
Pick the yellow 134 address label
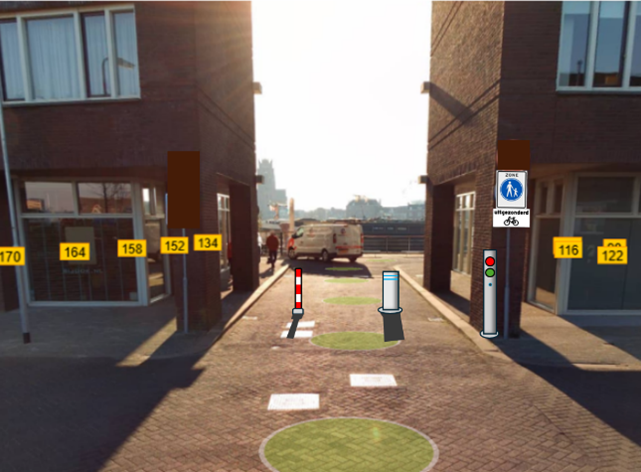point(207,243)
